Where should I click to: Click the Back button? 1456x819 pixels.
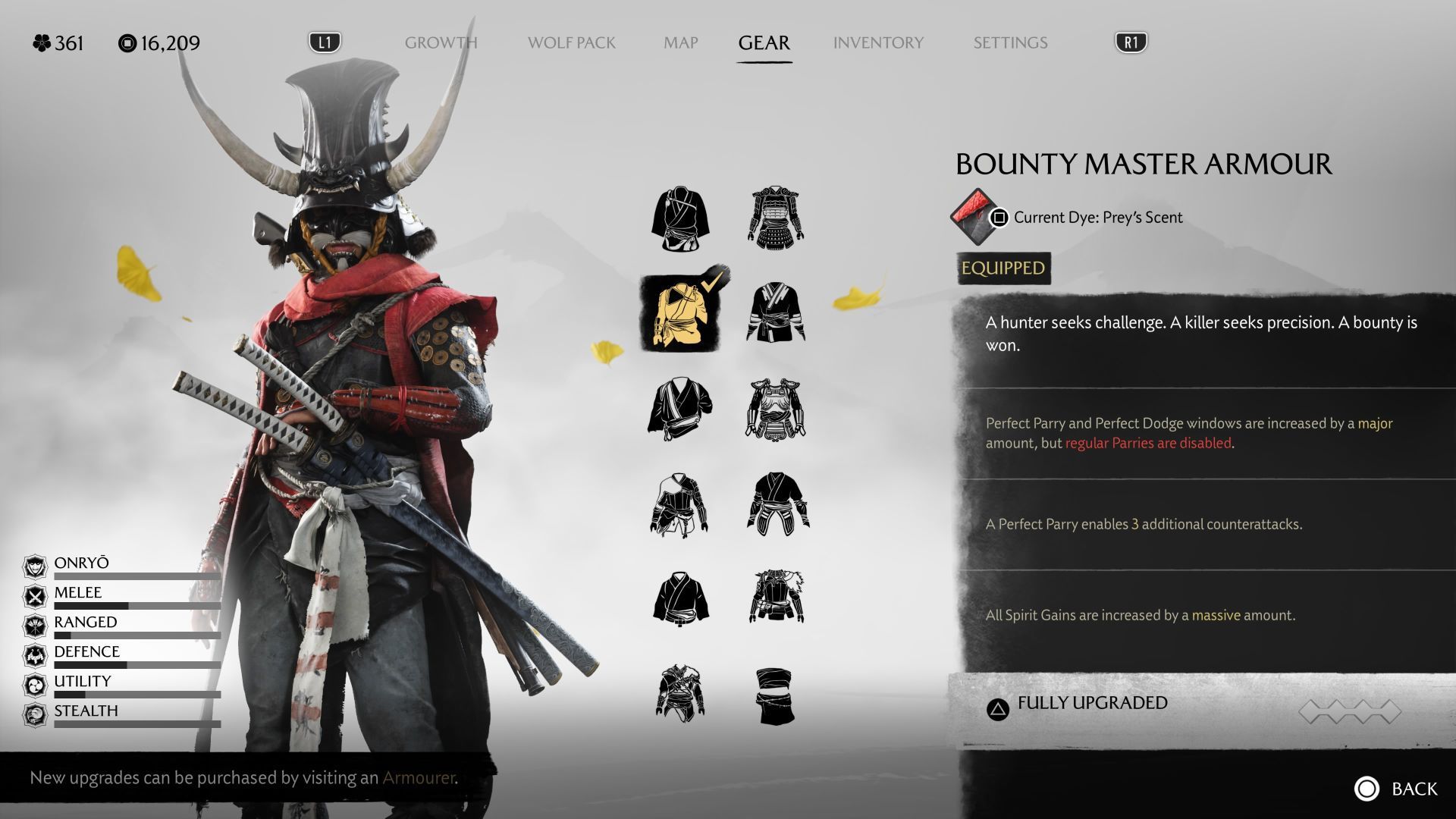(1396, 789)
